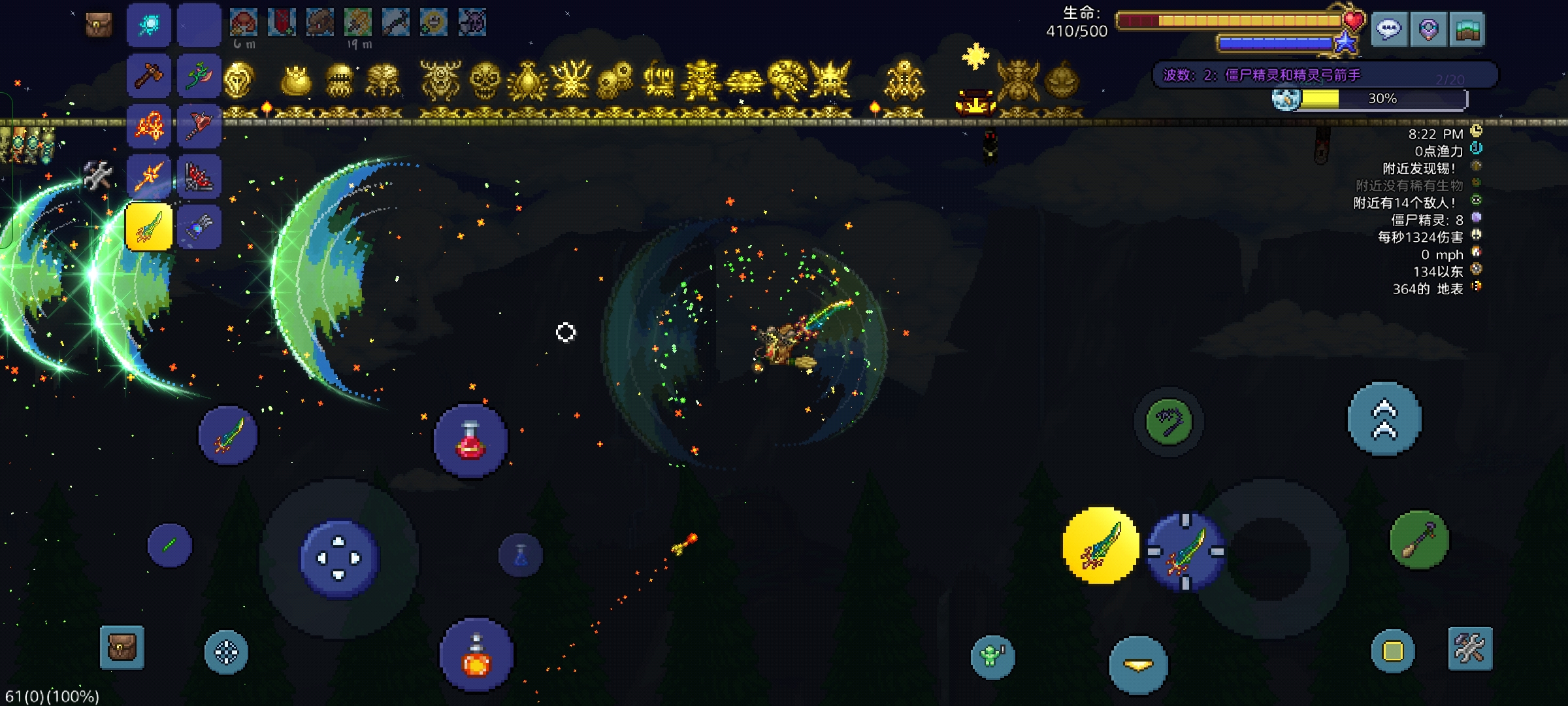Image resolution: width=1568 pixels, height=706 pixels.
Task: Attack with the yellow Terra Blade button
Action: coord(1101,546)
